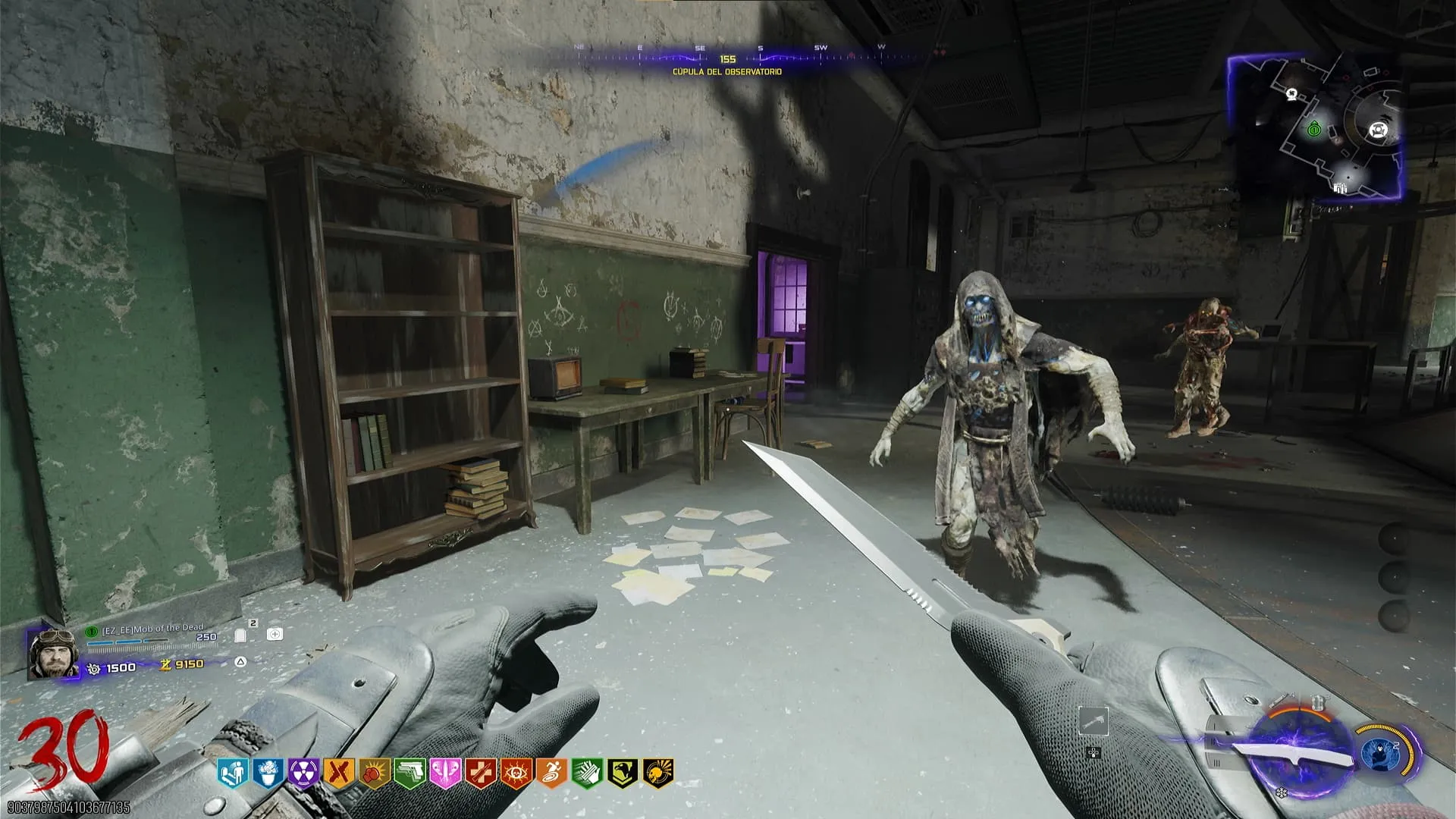Select the player character portrait
This screenshot has width=1456, height=819.
pos(52,654)
